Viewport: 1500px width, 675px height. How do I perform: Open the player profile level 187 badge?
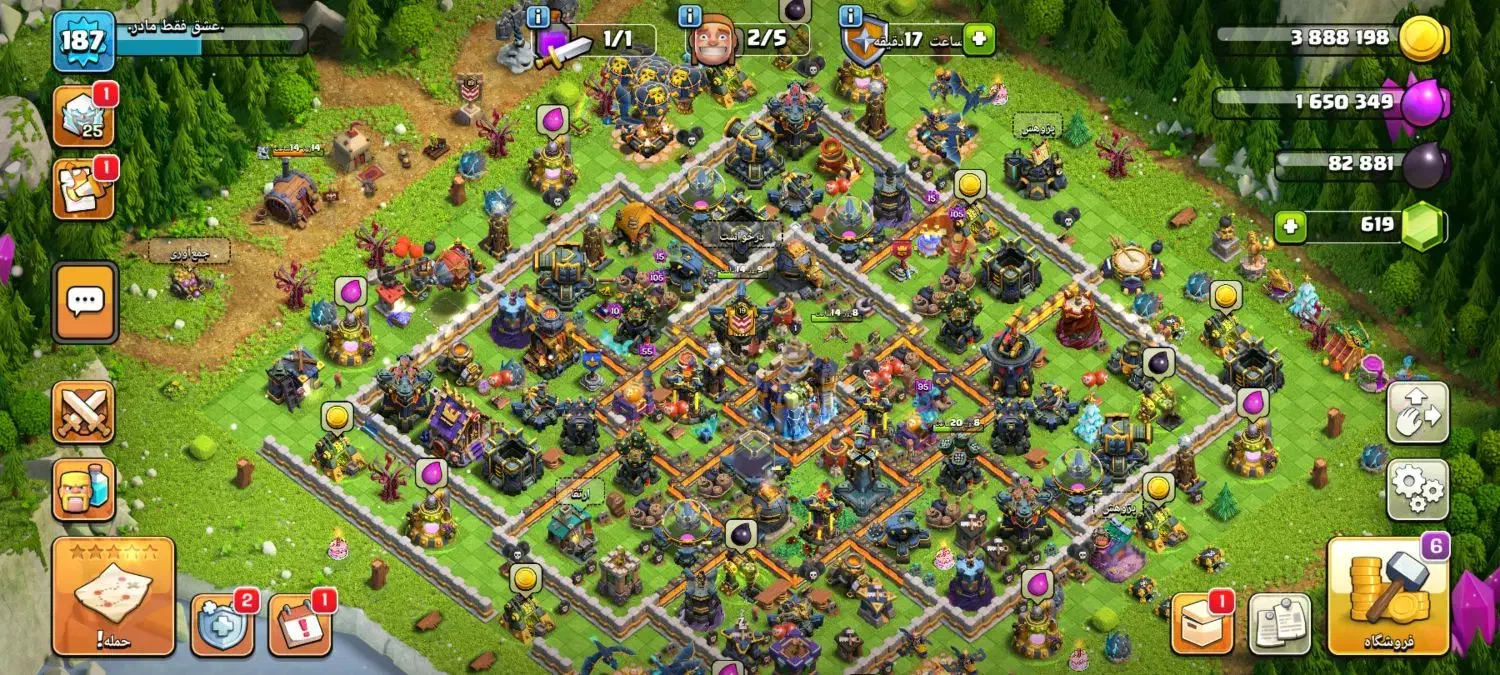click(x=83, y=41)
